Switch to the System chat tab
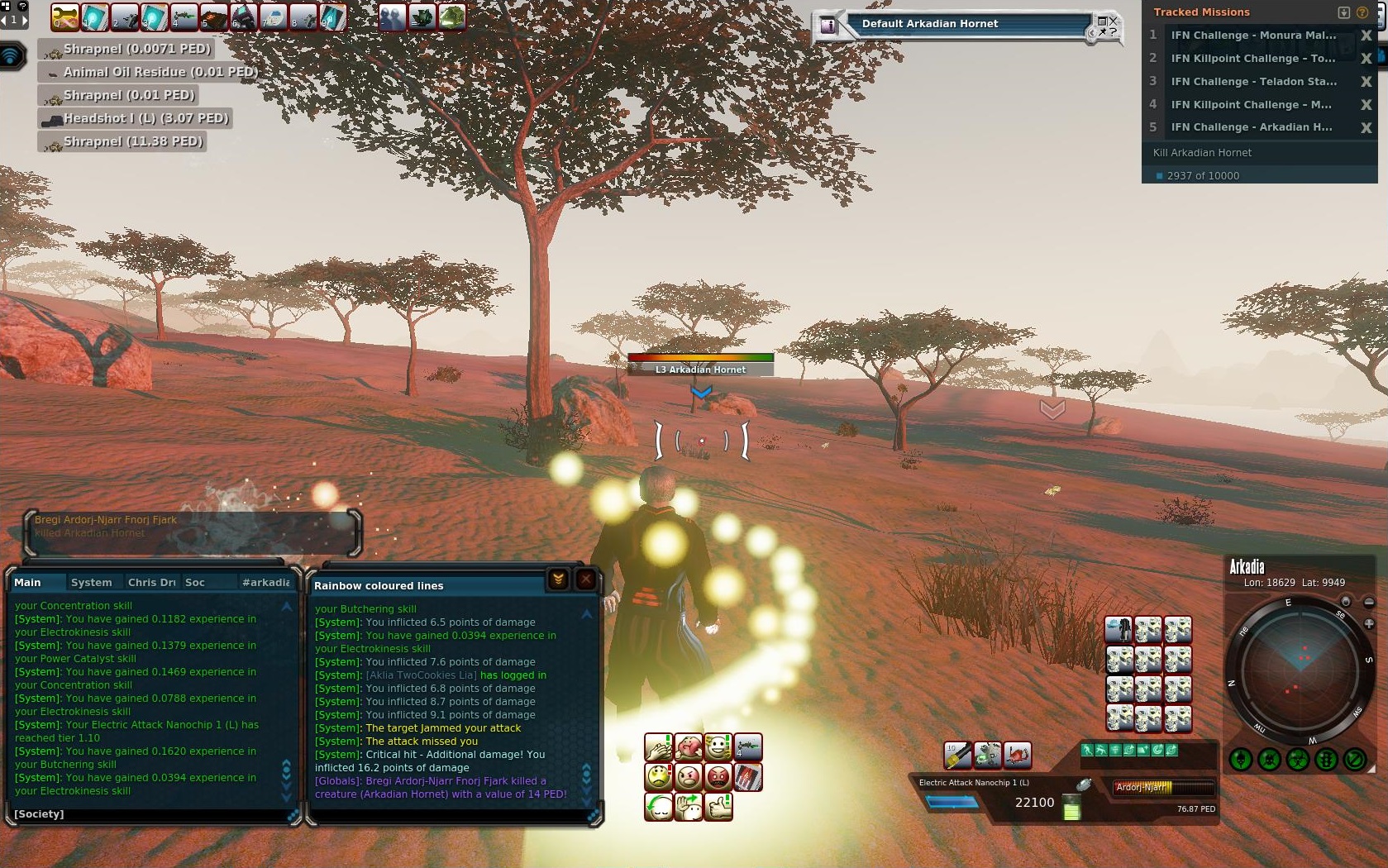This screenshot has width=1388, height=868. [91, 582]
